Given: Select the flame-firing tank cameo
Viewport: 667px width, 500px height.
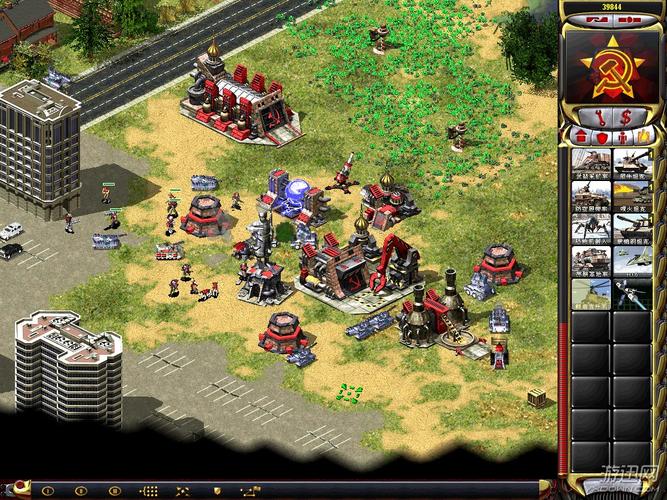Looking at the screenshot, I should coord(632,196).
